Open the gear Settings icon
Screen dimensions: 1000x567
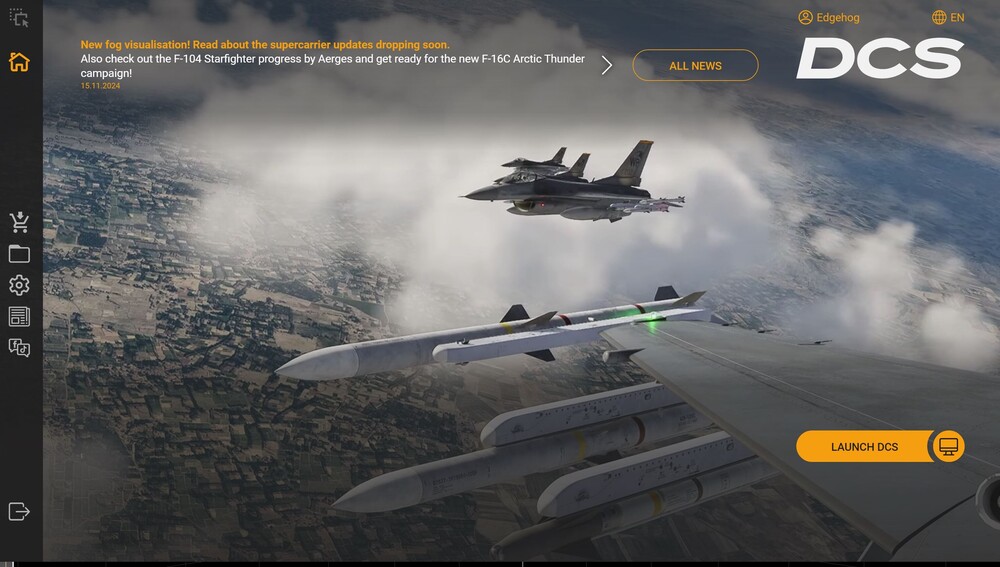(x=19, y=285)
